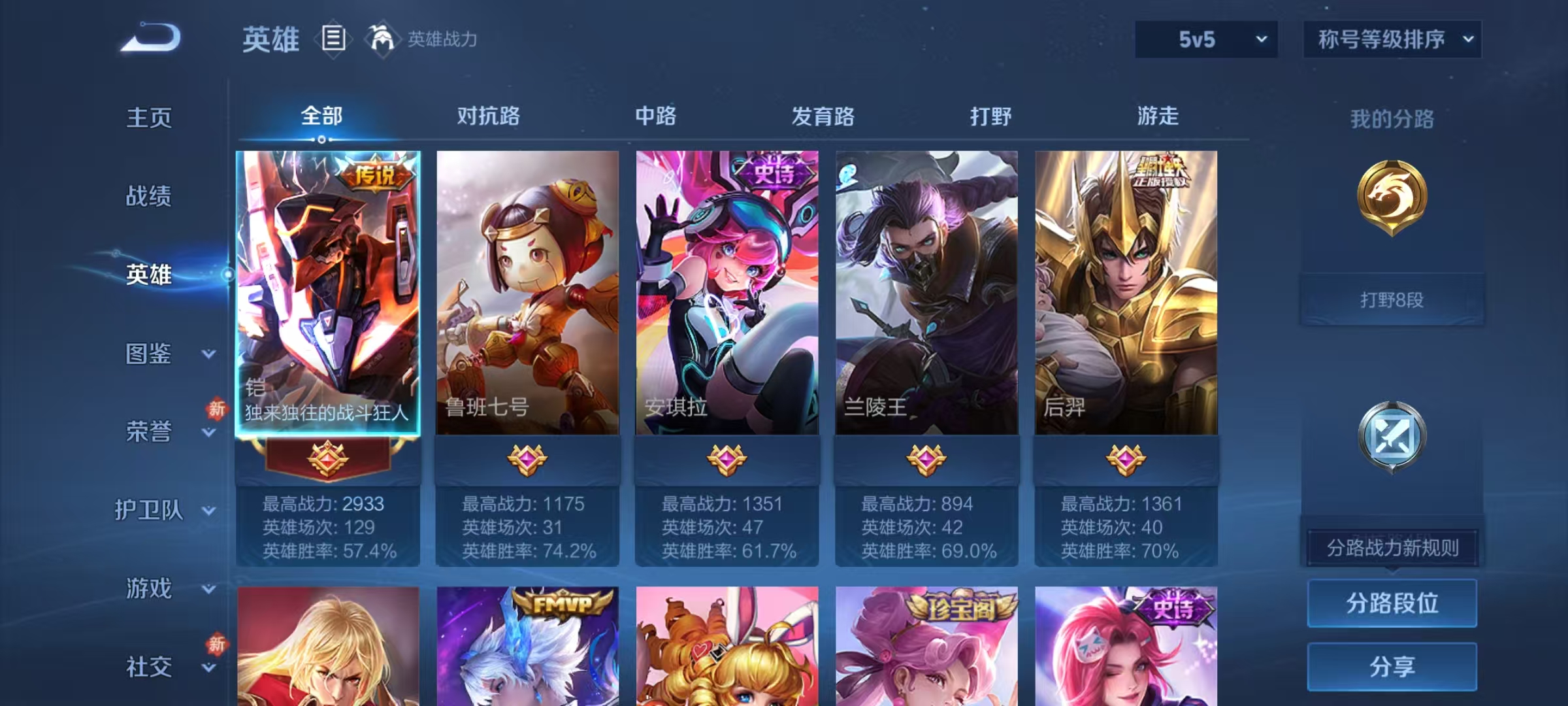Open the hero list detail icon beside 英雄
The width and height of the screenshot is (1568, 706).
[x=333, y=39]
